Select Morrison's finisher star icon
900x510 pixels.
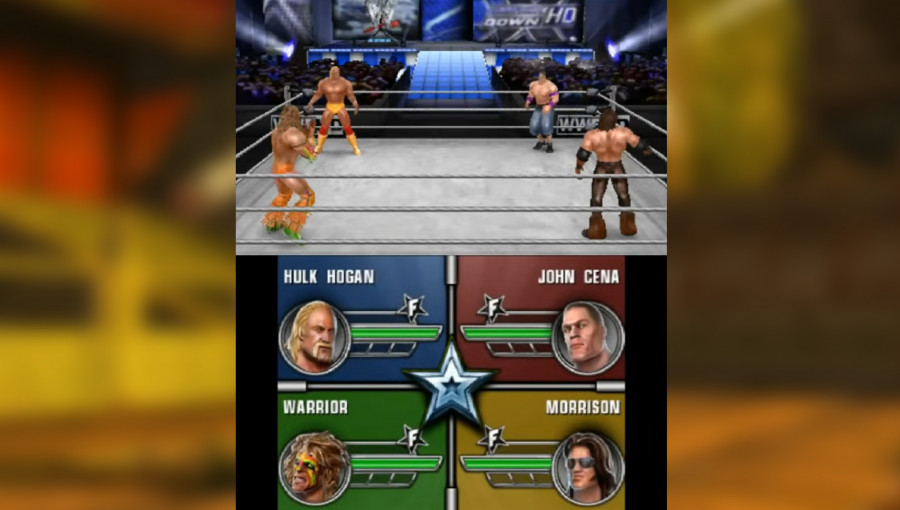[x=490, y=438]
